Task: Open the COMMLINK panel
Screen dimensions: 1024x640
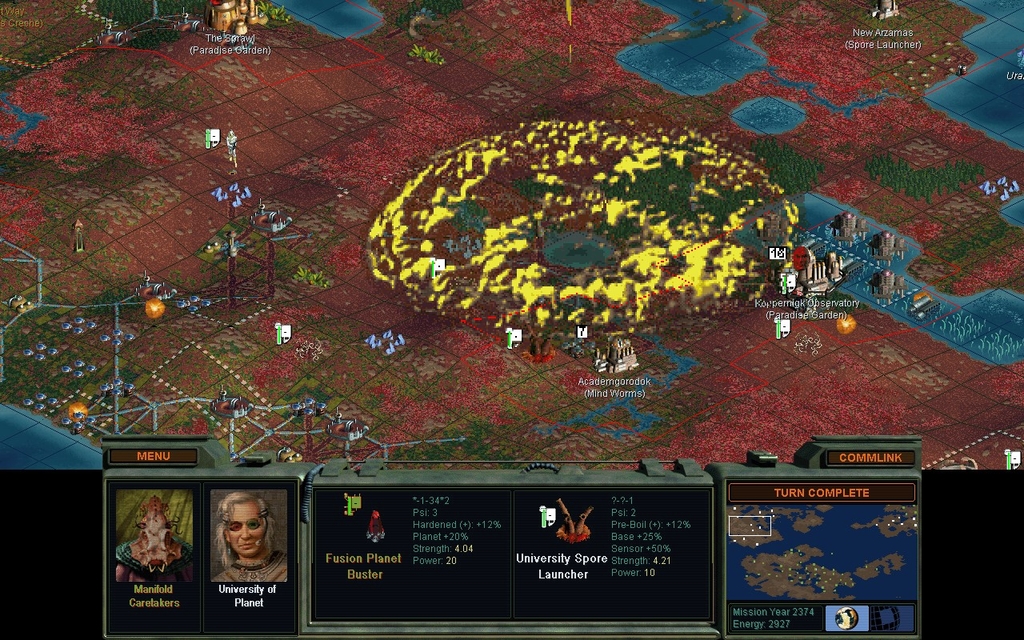Action: click(x=870, y=457)
